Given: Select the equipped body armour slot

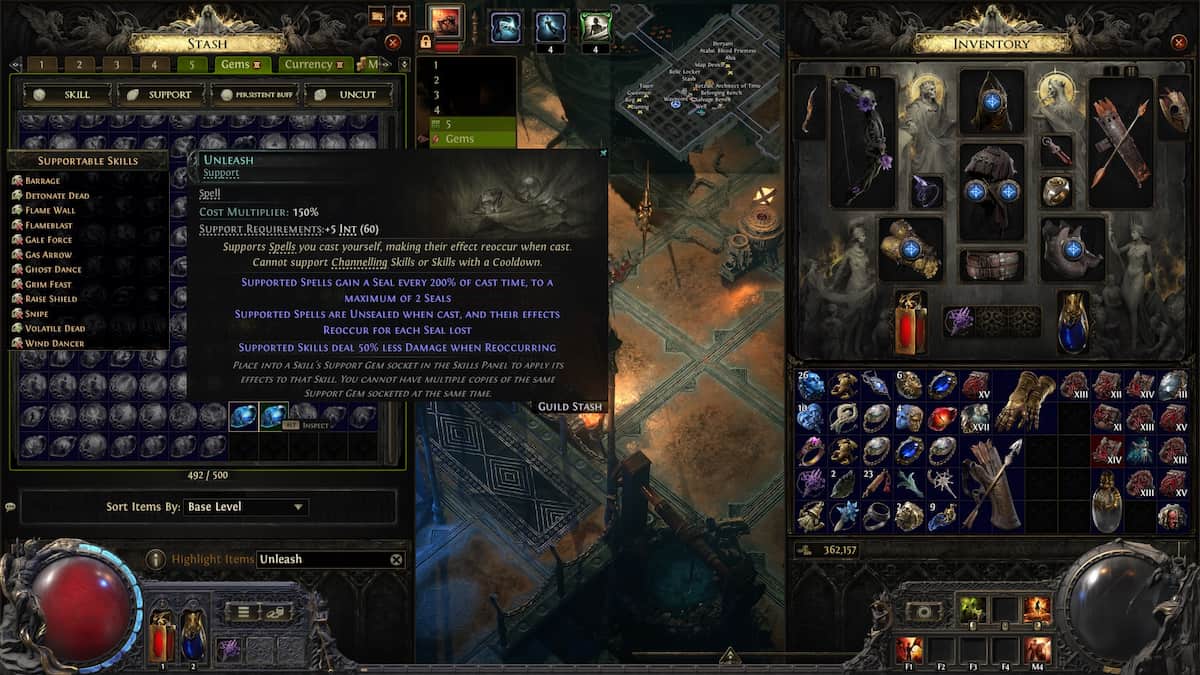Looking at the screenshot, I should (992, 190).
